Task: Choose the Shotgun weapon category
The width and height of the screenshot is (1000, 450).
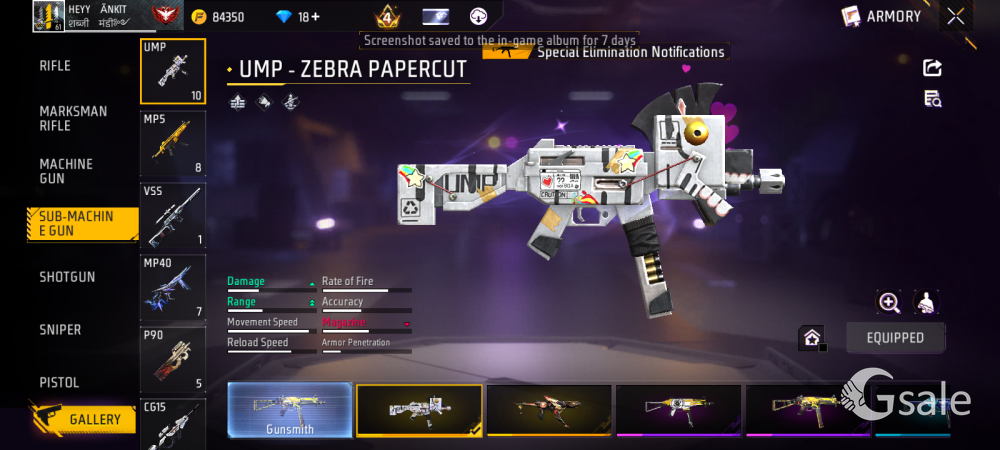Action: (x=67, y=277)
